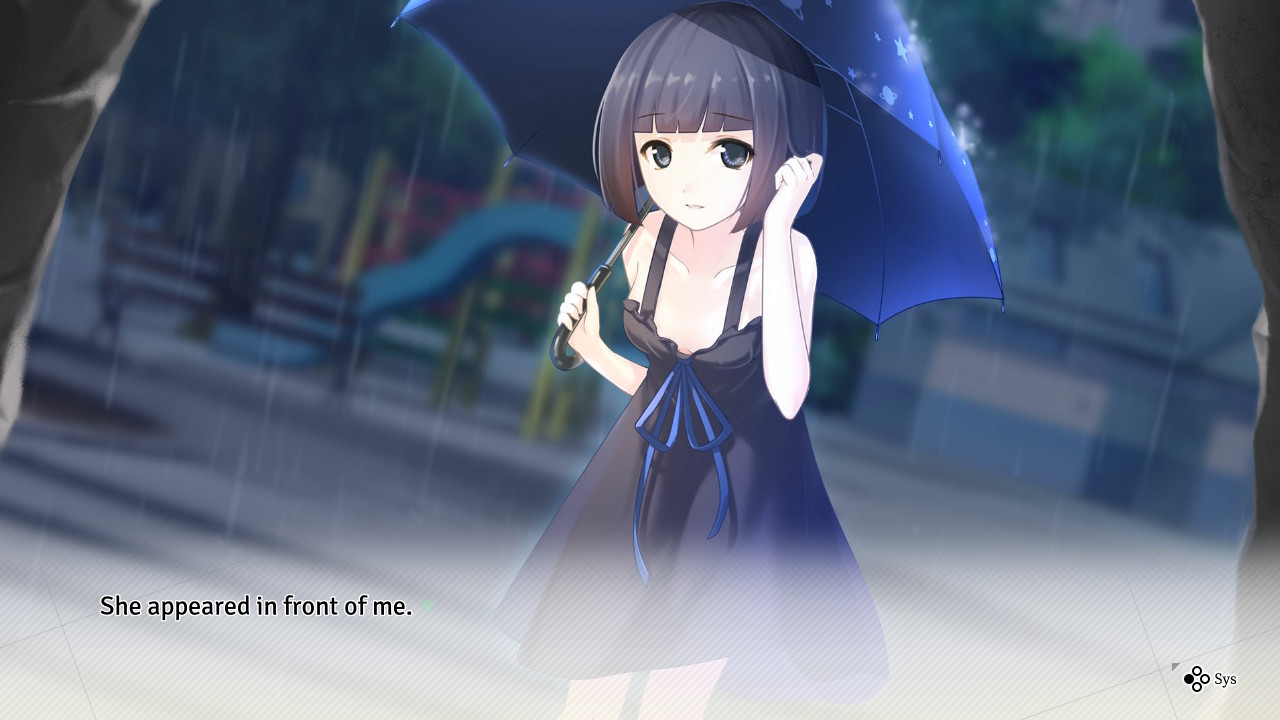Click the bottom hollow circle of Sys icon
The image size is (1280, 720).
click(1197, 688)
